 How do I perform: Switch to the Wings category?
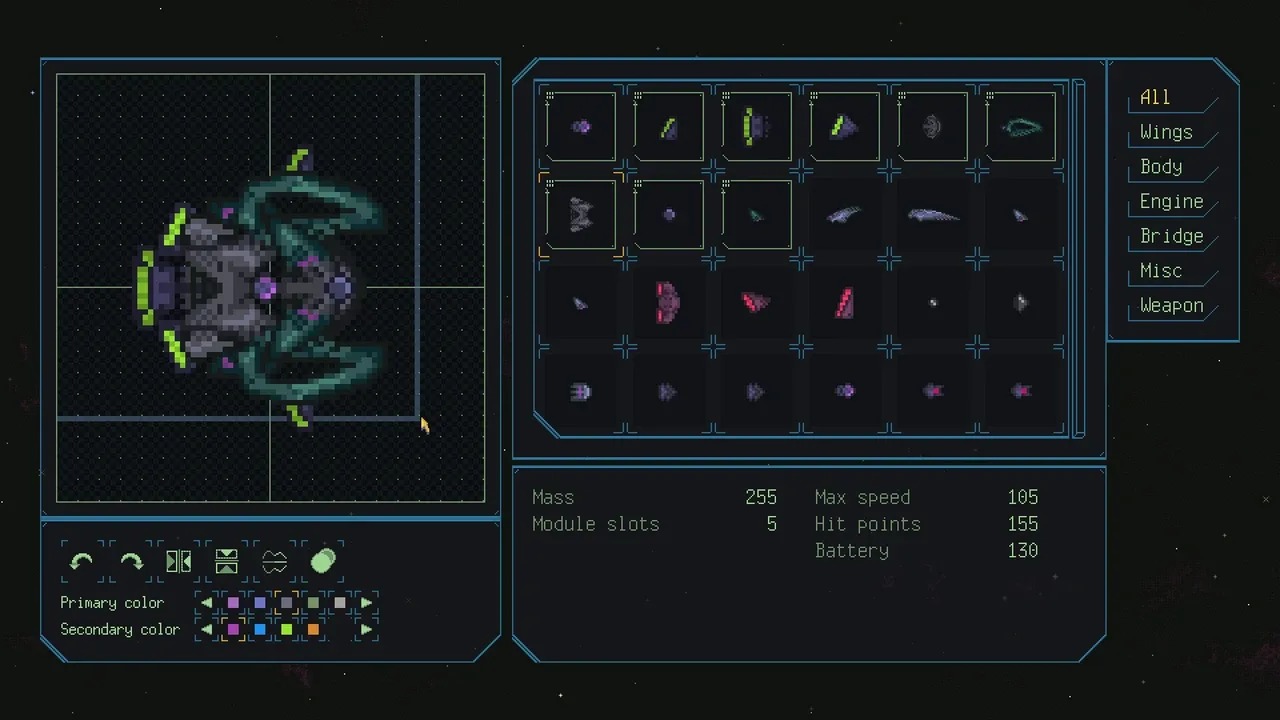pos(1166,133)
